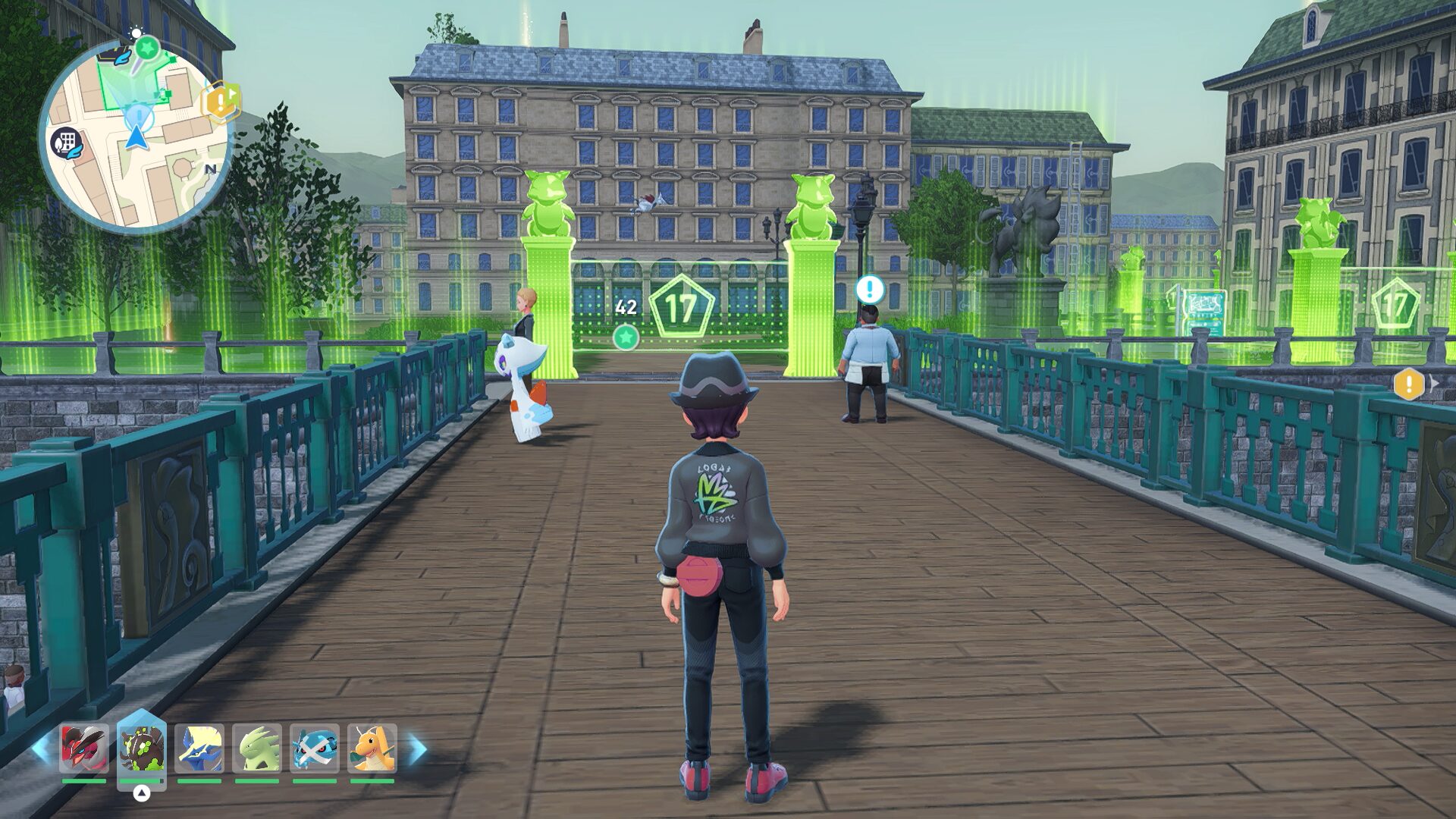Image resolution: width=1456 pixels, height=819 pixels.
Task: Choose Dragonite party slot
Action: point(372,748)
